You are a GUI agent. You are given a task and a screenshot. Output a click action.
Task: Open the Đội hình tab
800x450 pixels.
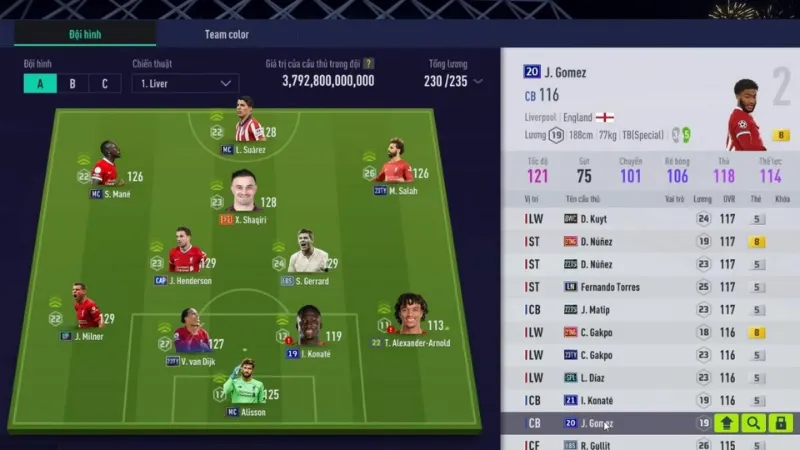84,34
